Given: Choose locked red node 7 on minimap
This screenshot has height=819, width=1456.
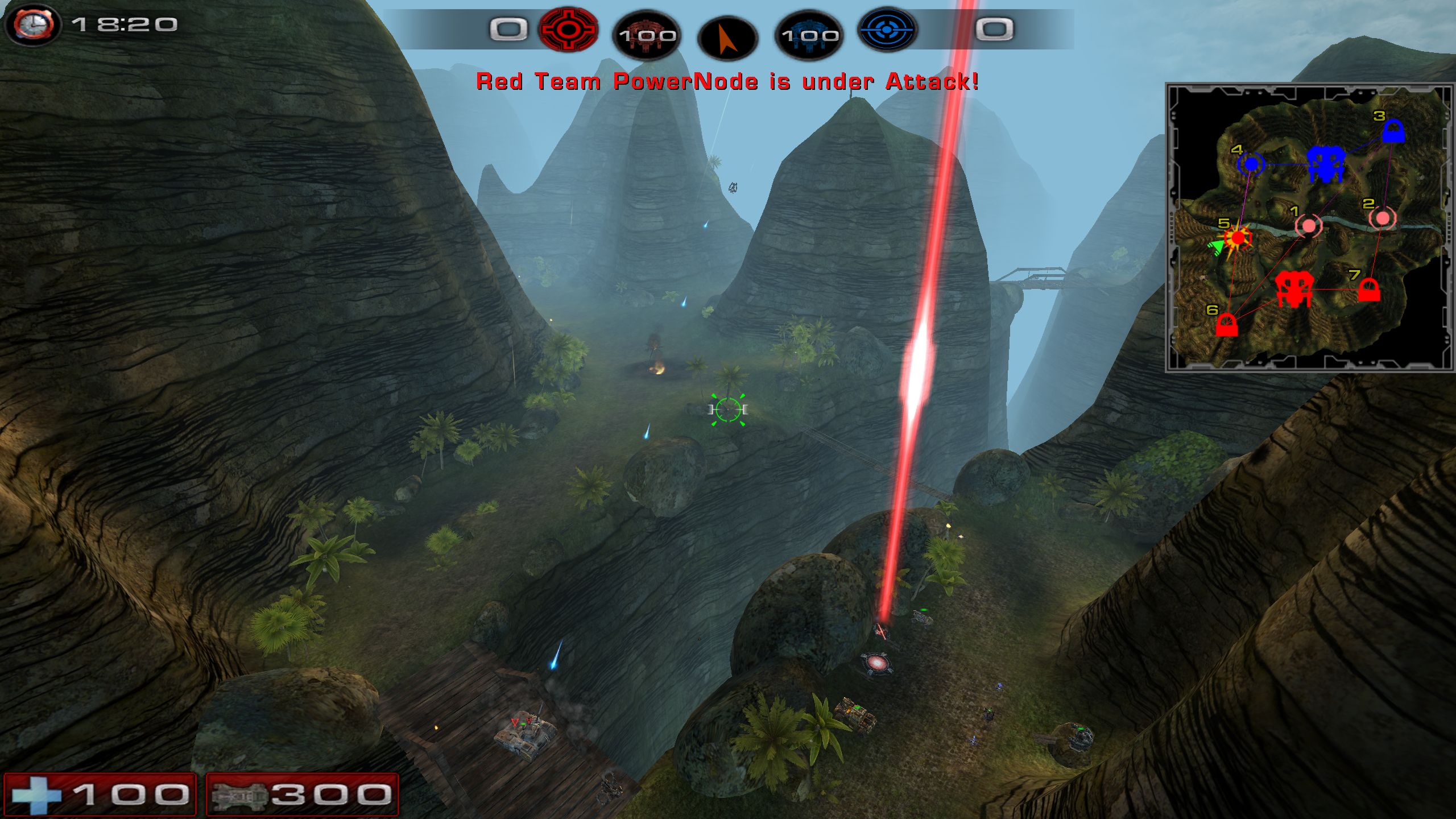Looking at the screenshot, I should [x=1368, y=290].
